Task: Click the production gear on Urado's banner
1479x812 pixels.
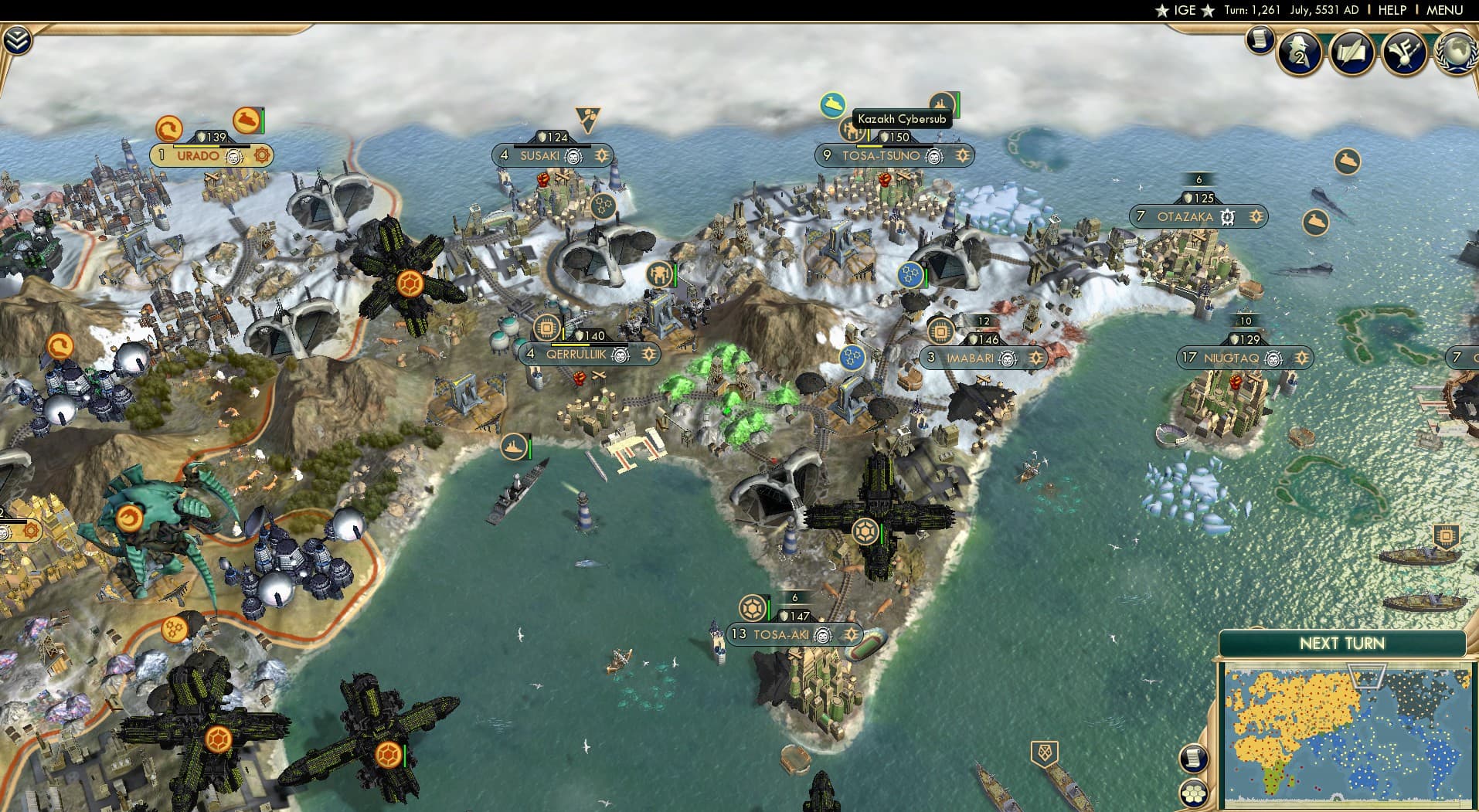Action: click(x=261, y=155)
